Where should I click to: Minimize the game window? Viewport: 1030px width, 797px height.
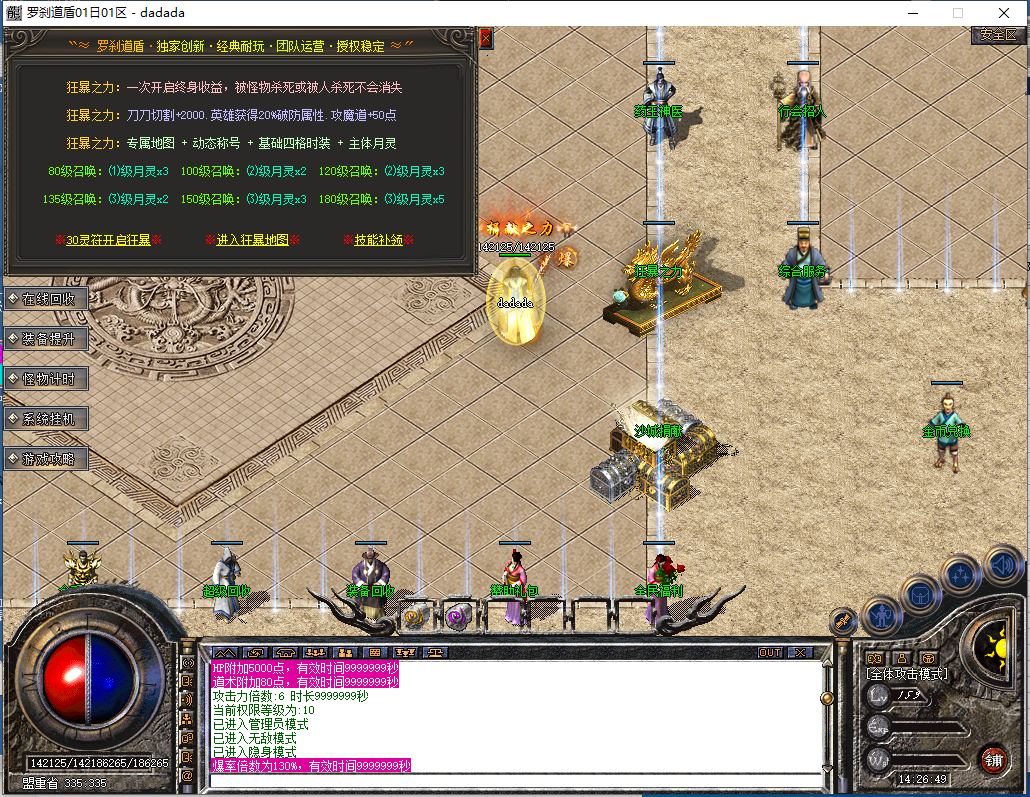pyautogui.click(x=912, y=13)
